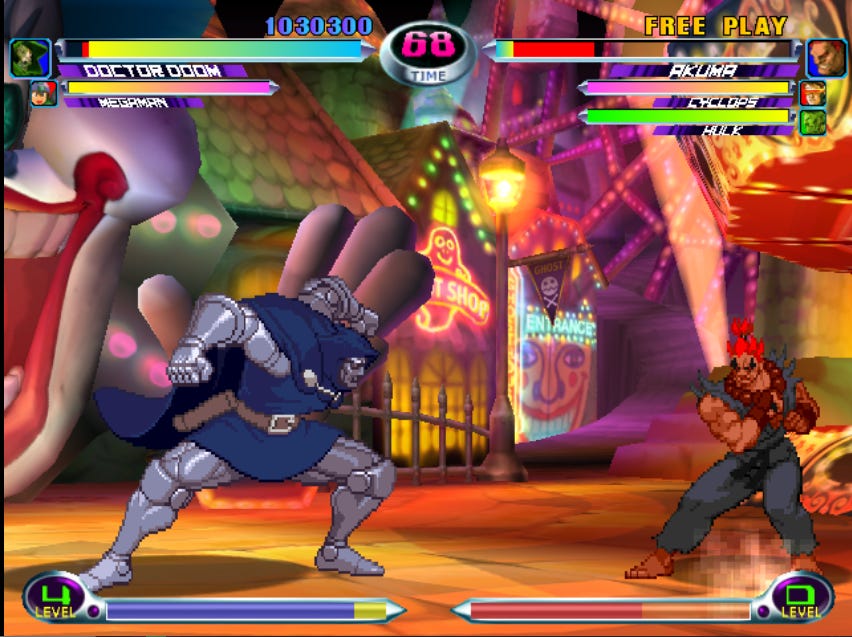Click Akuma's character portrait
852x637 pixels.
[826, 58]
